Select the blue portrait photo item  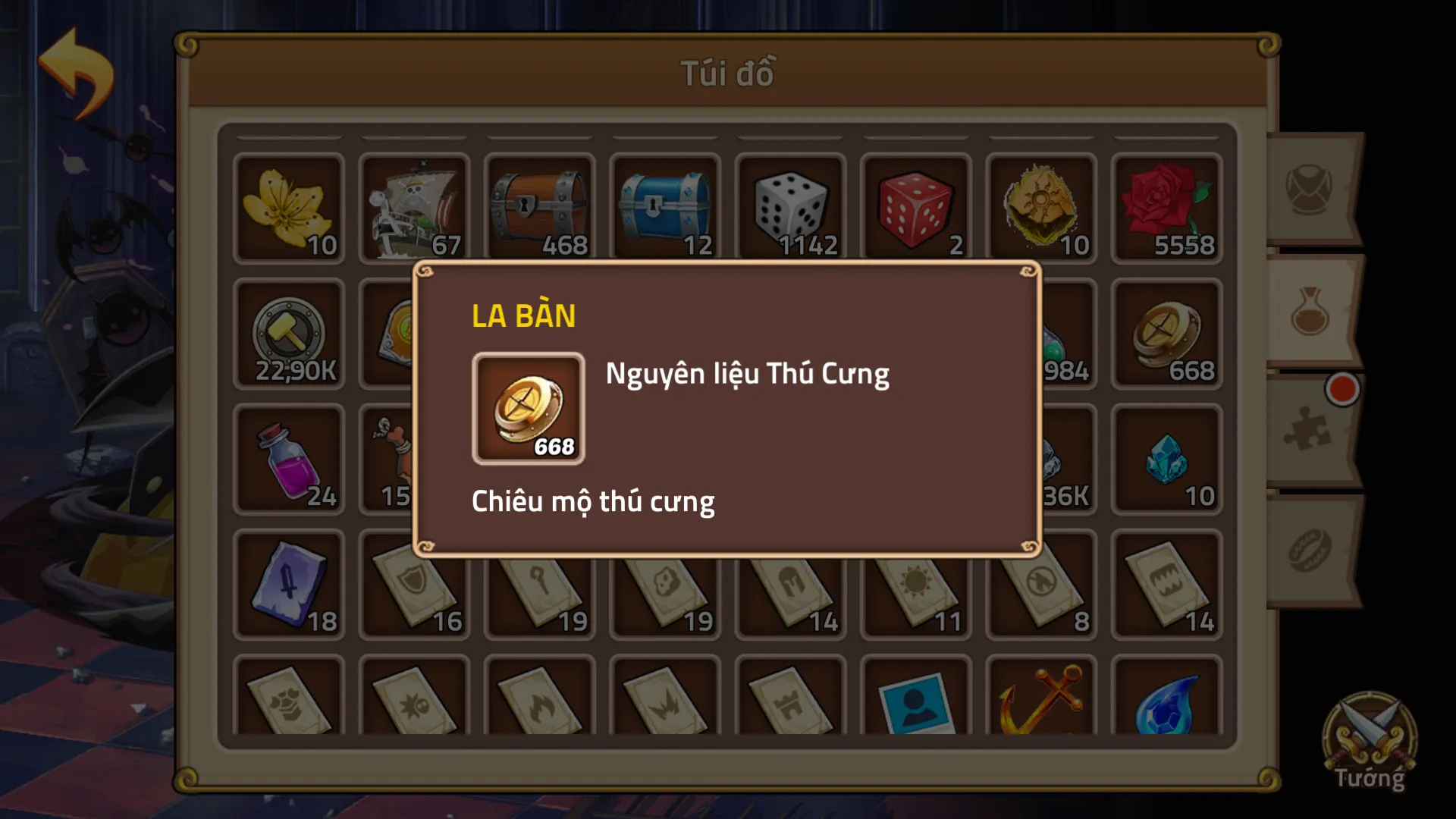[x=915, y=698]
